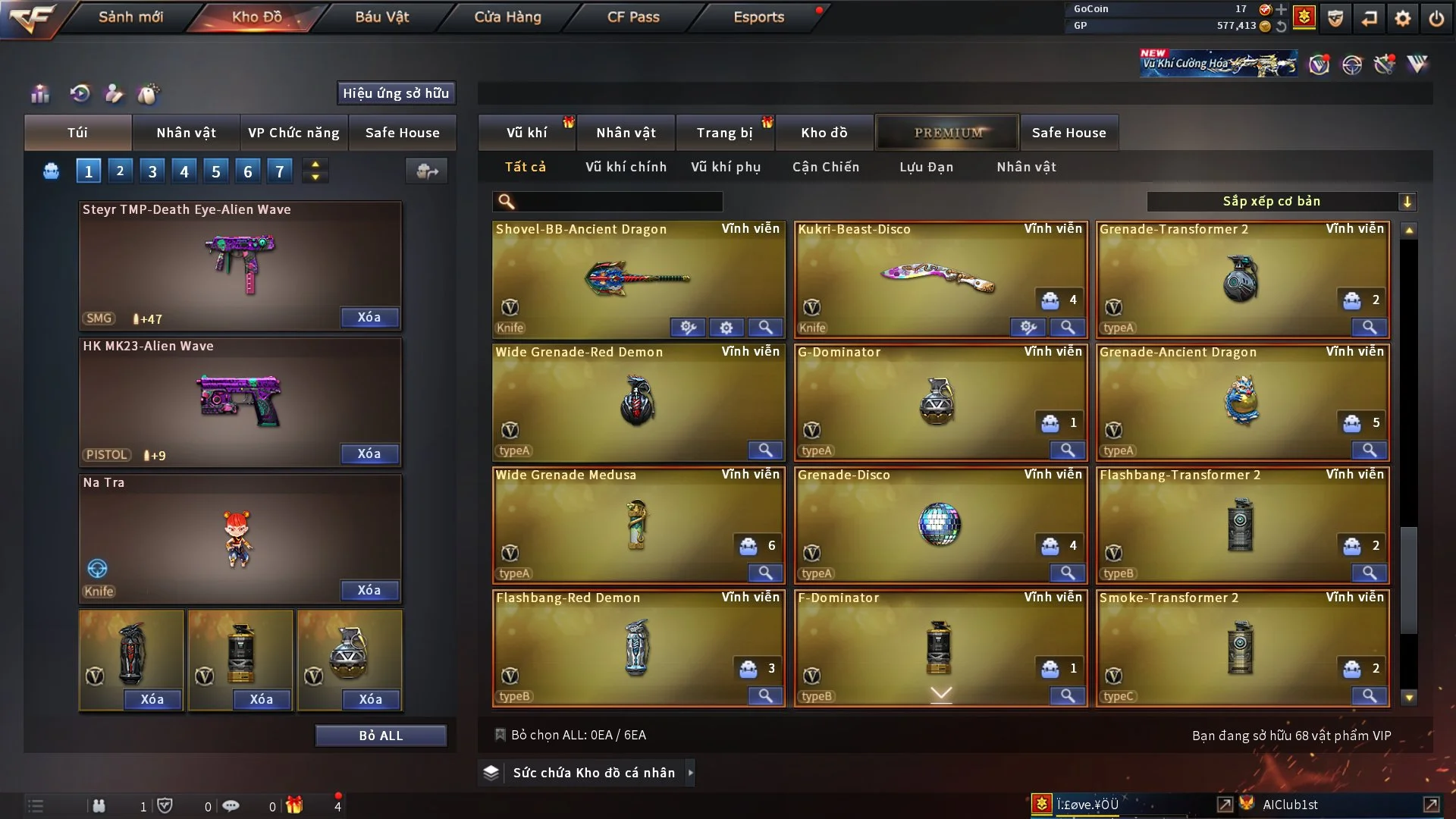This screenshot has width=1456, height=819.
Task: Remove the HK MK23-Alien Wave pistol
Action: [x=369, y=454]
